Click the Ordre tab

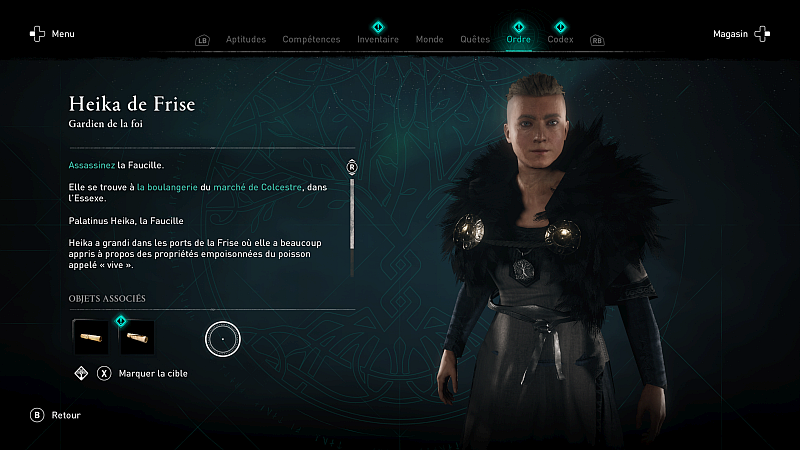pyautogui.click(x=519, y=40)
